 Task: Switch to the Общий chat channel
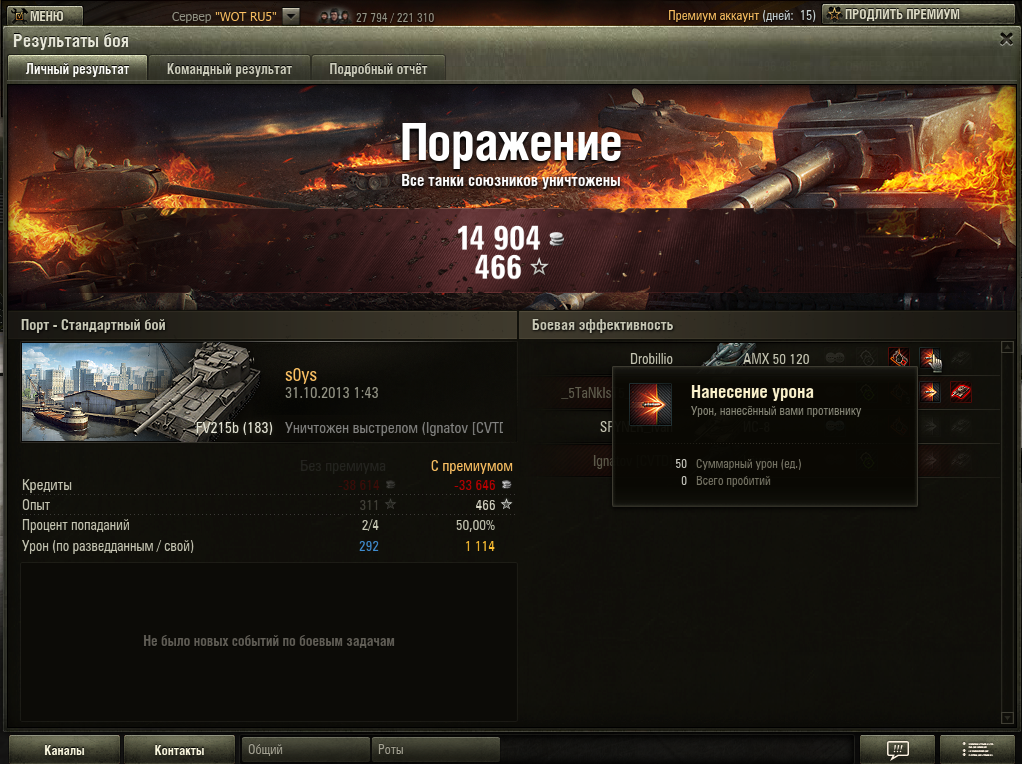pos(305,750)
